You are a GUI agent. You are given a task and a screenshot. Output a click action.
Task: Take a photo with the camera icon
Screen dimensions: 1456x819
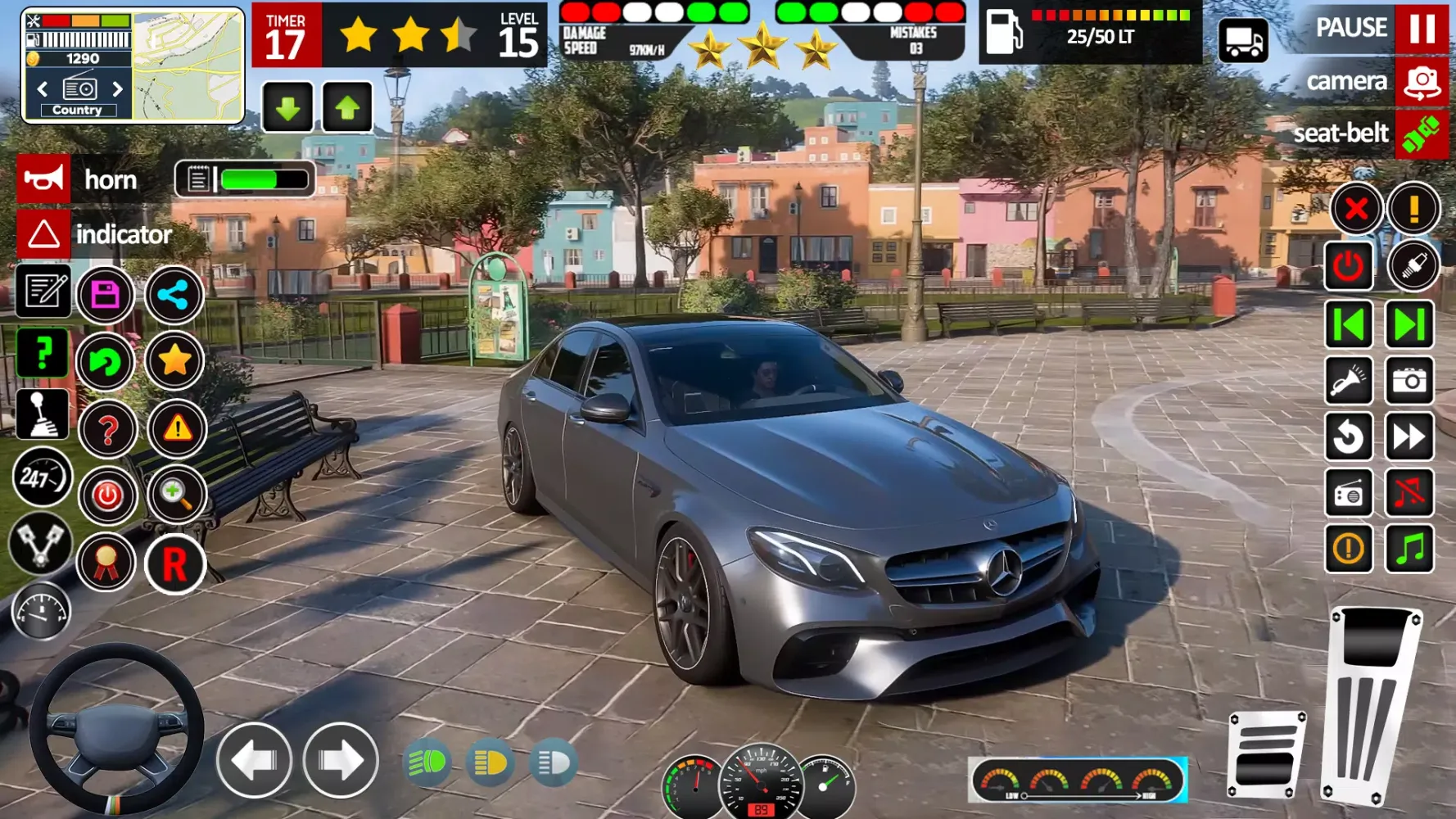tap(1409, 381)
